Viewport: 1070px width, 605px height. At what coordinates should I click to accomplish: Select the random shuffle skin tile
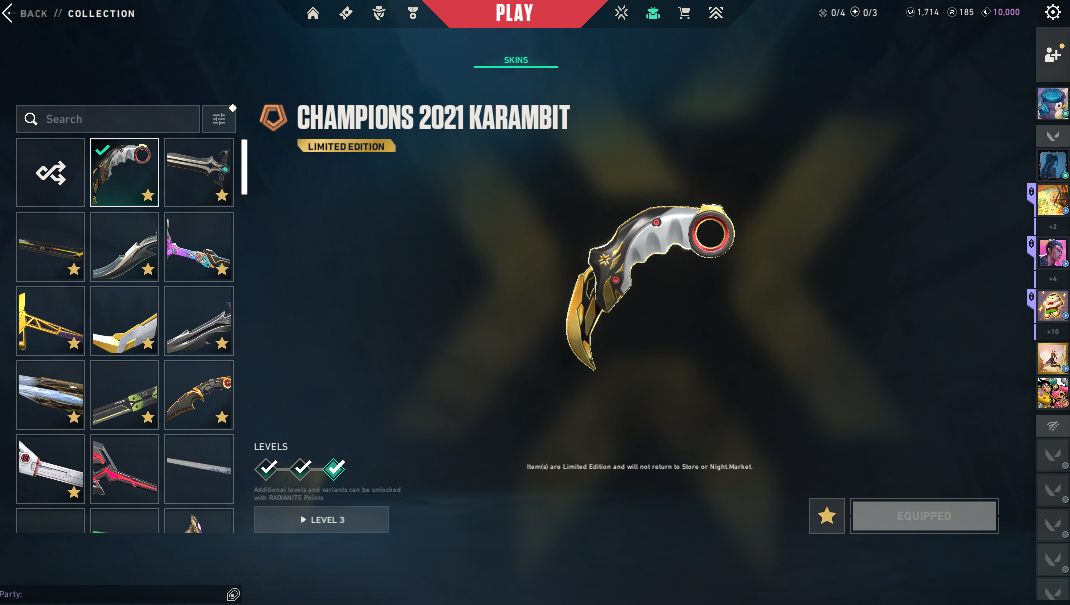(51, 173)
